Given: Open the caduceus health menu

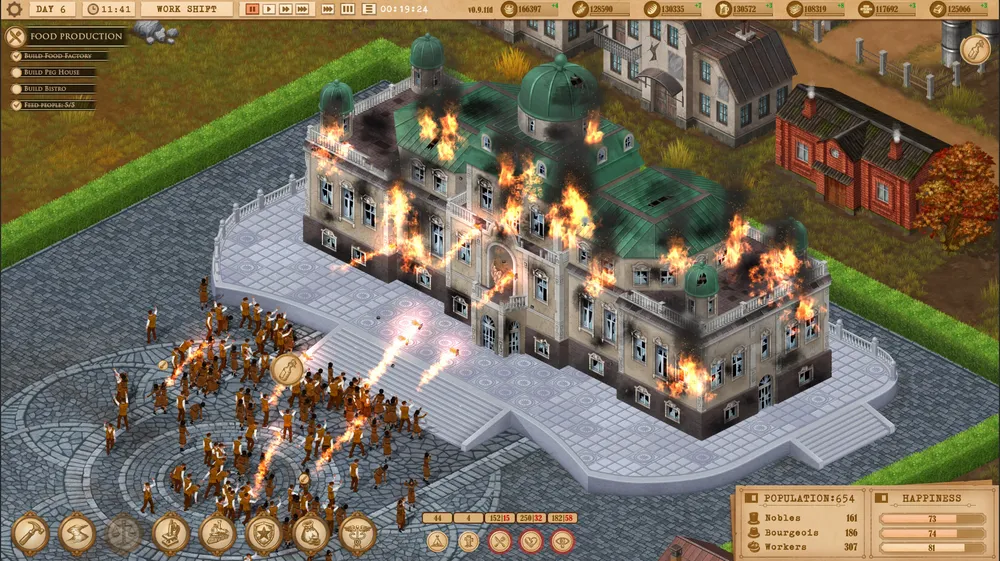Looking at the screenshot, I should pos(358,534).
